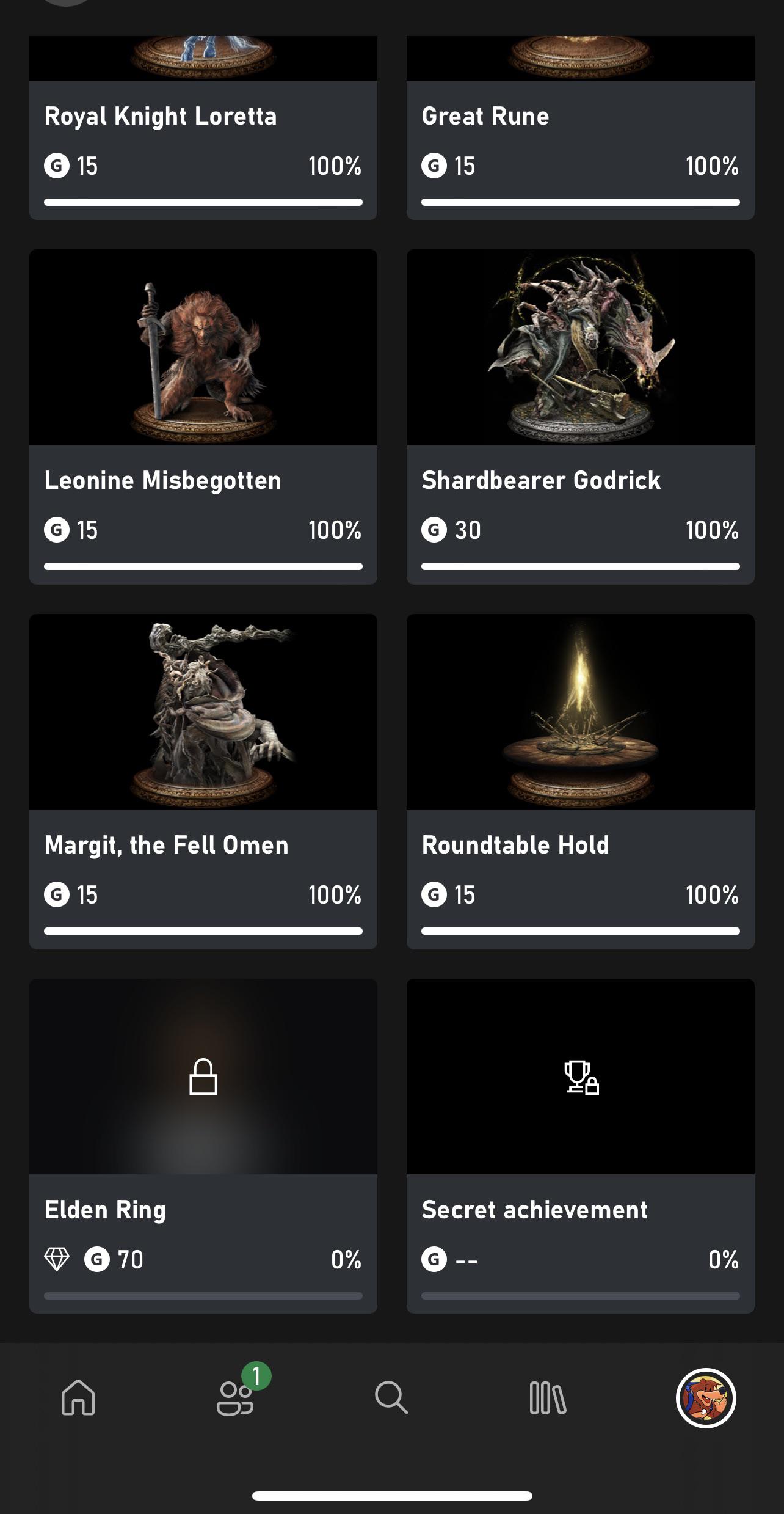Image resolution: width=784 pixels, height=1514 pixels.
Task: Tap the Great Rune achievement title
Action: 486,116
